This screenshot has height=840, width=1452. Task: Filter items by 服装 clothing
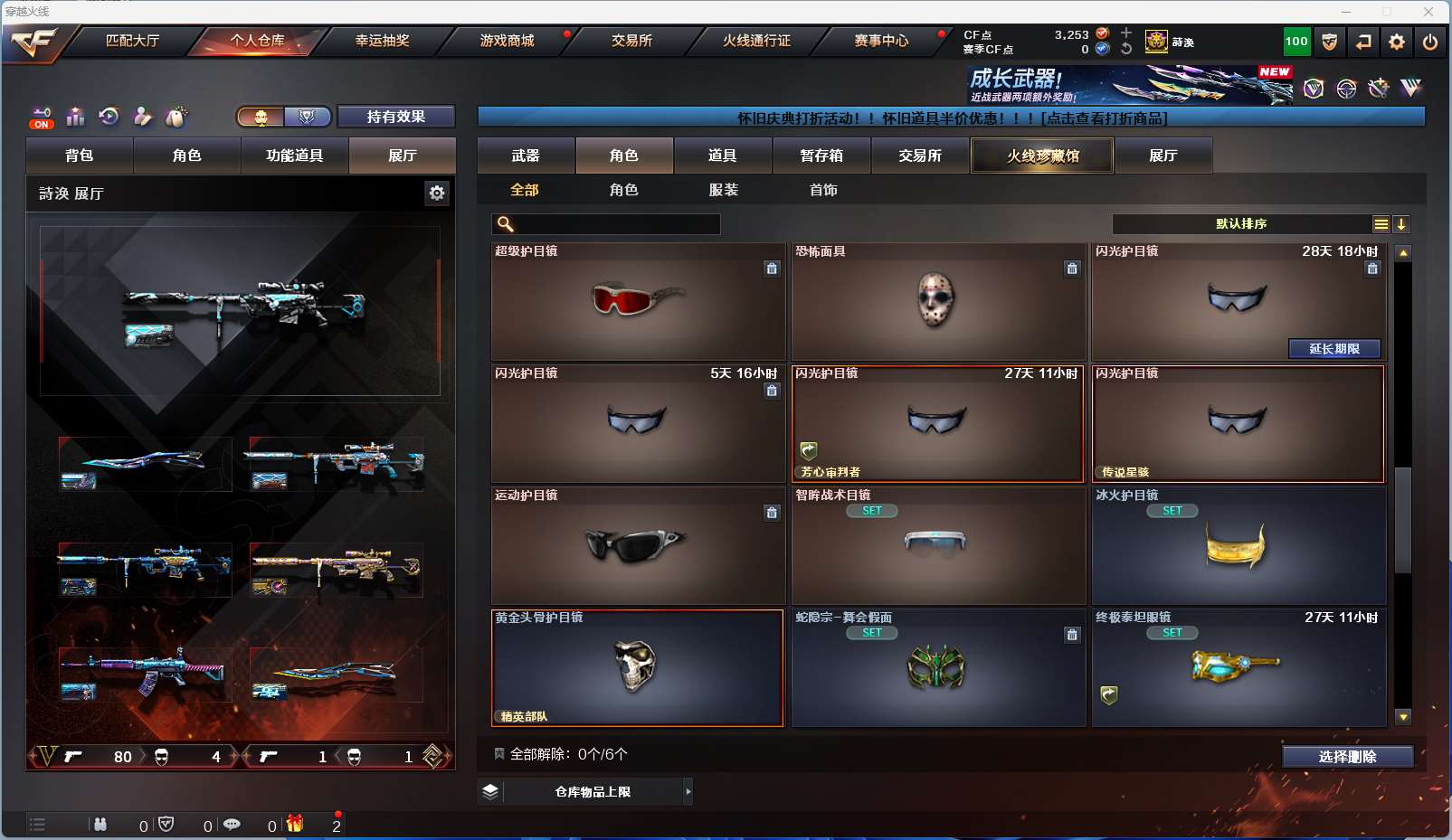pyautogui.click(x=723, y=190)
